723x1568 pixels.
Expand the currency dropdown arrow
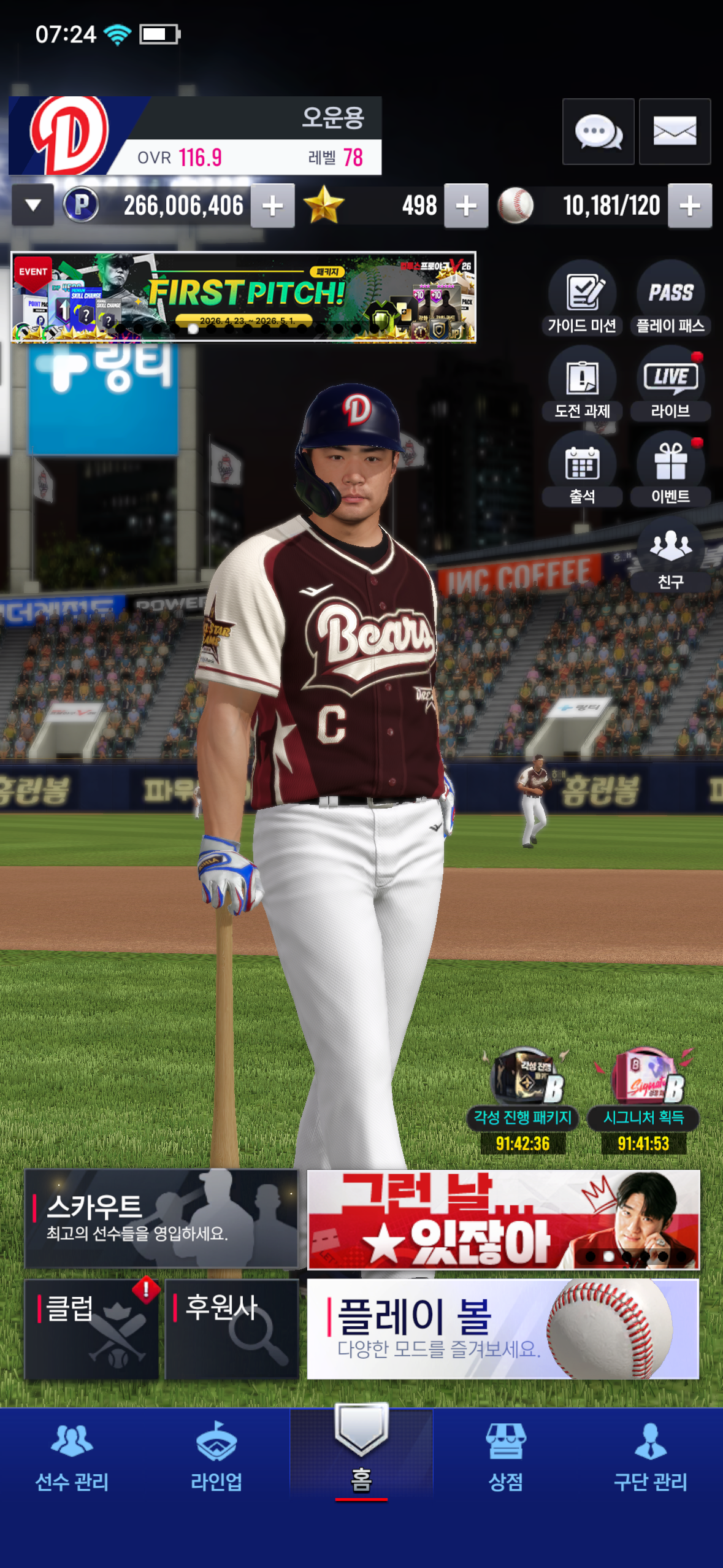point(33,206)
